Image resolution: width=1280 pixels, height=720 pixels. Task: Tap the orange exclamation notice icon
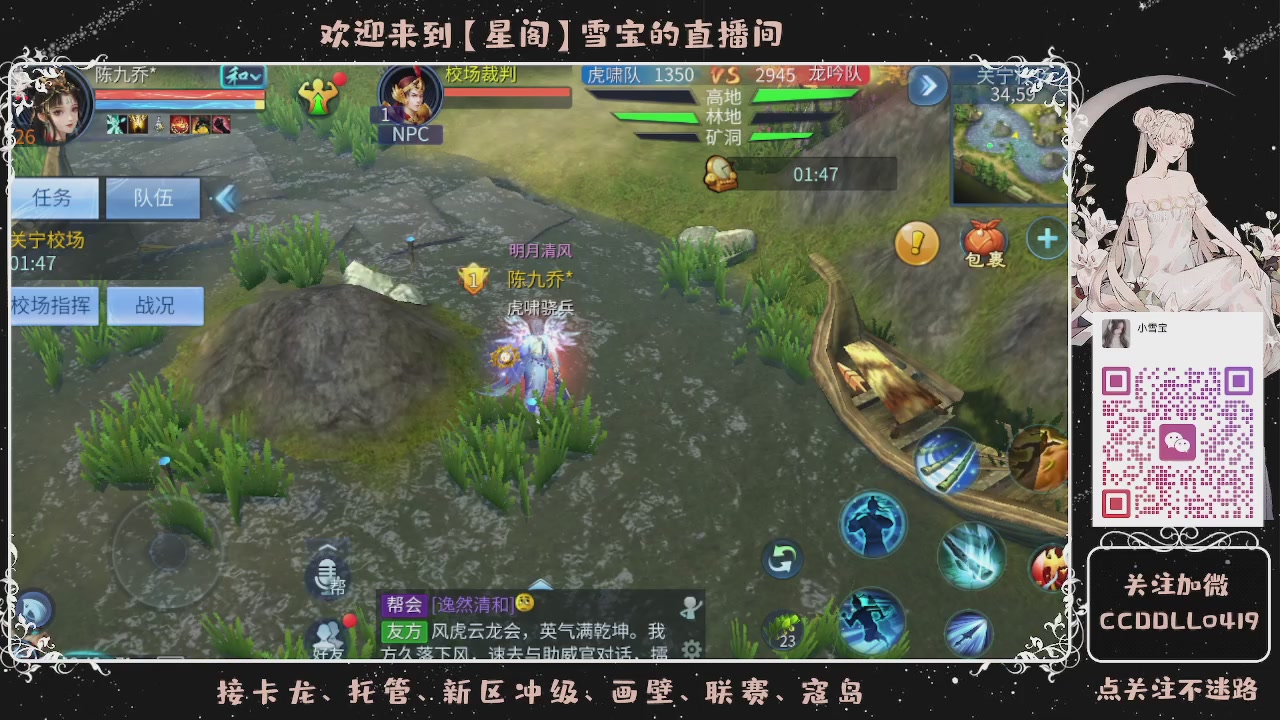(x=917, y=243)
